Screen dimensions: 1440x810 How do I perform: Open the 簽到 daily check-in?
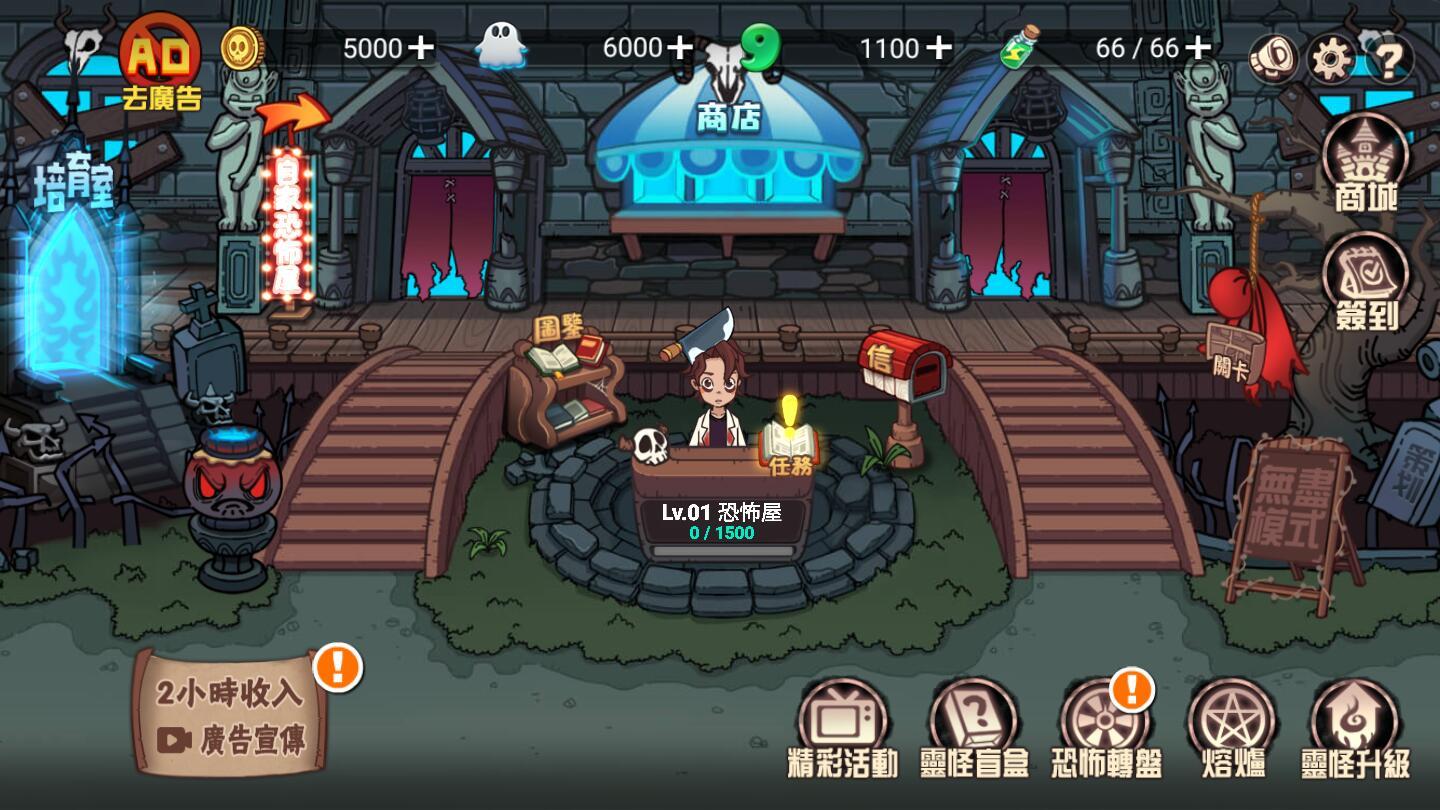click(x=1366, y=283)
